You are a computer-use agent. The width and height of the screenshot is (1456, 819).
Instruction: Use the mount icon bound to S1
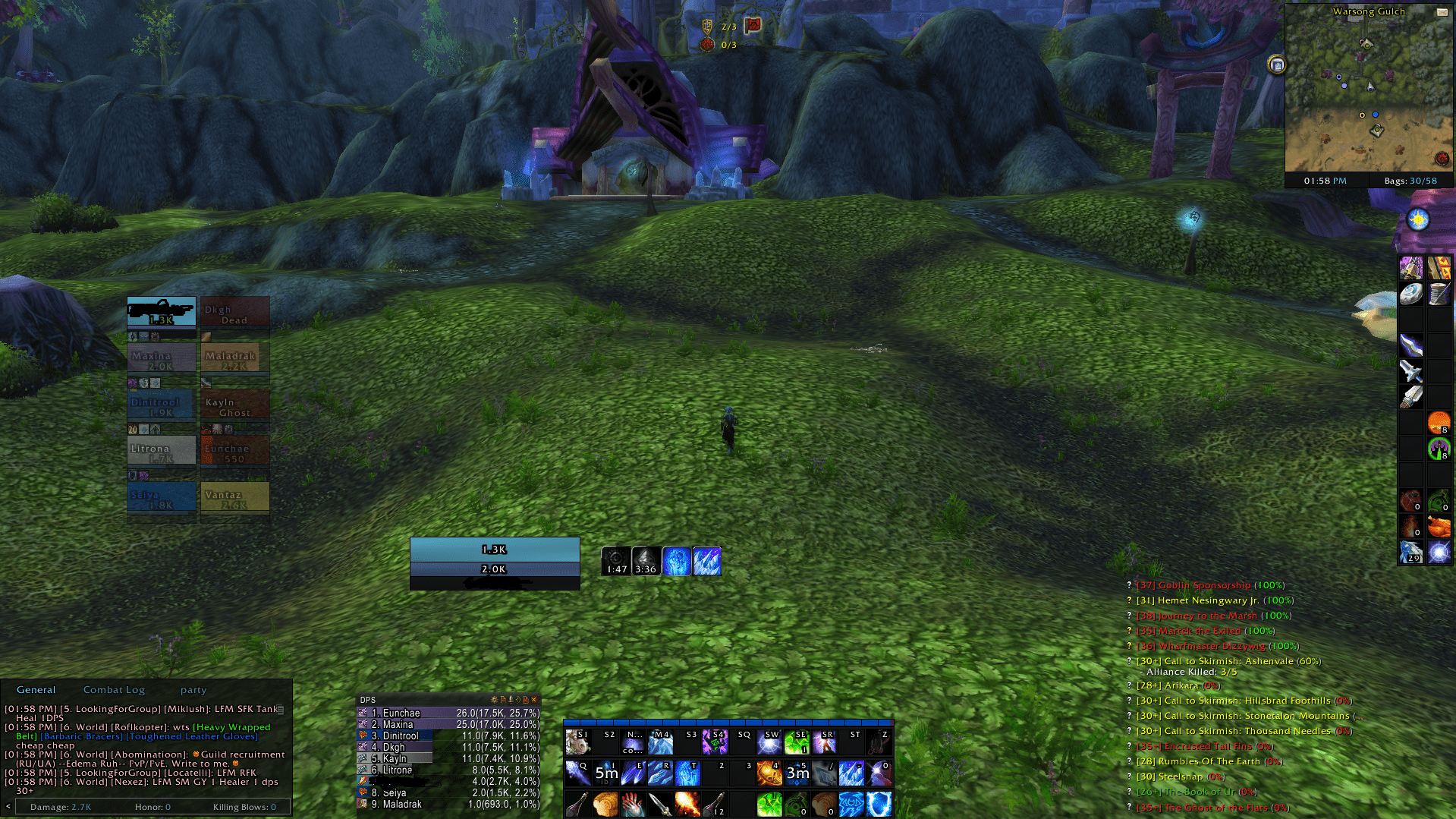point(577,742)
